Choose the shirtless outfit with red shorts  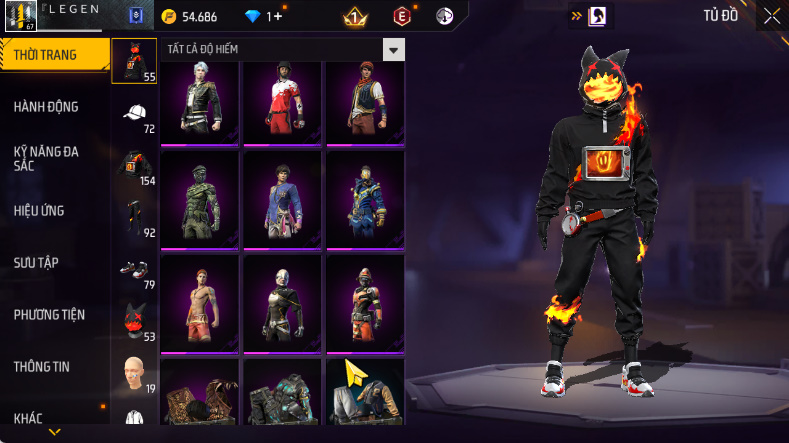(x=199, y=298)
